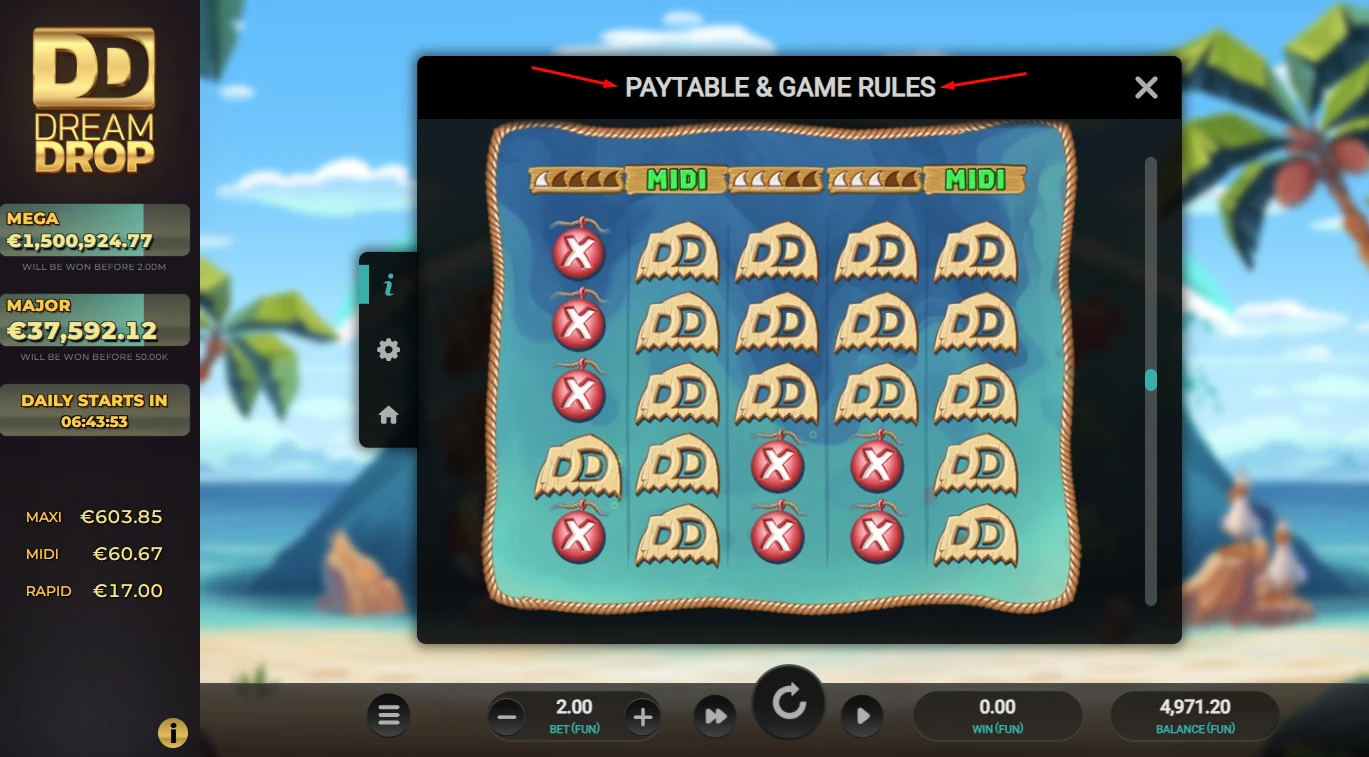Click the info icon in the bottom-left corner
The width and height of the screenshot is (1369, 757).
pyautogui.click(x=172, y=732)
